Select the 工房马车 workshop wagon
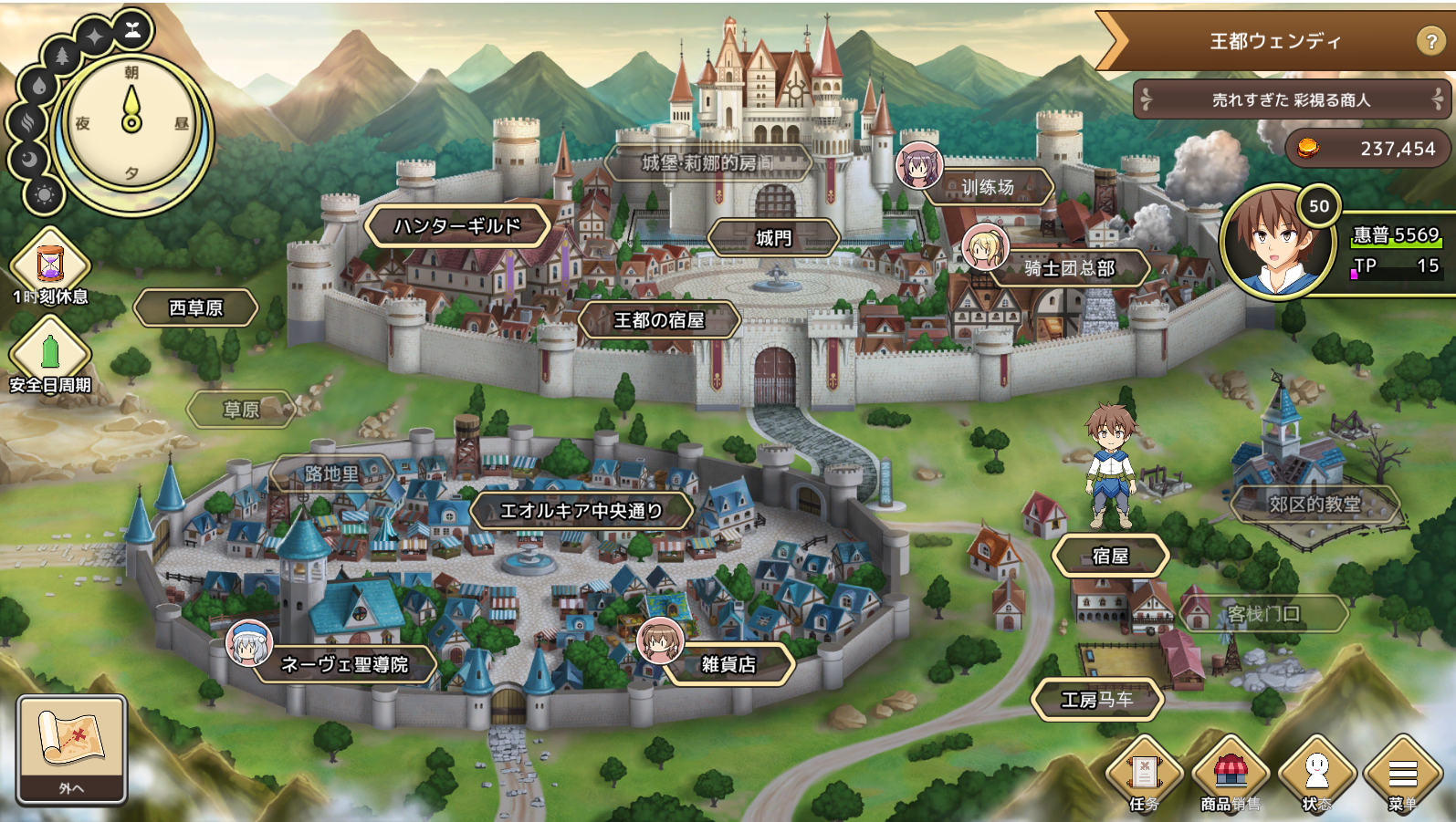 tap(1097, 700)
